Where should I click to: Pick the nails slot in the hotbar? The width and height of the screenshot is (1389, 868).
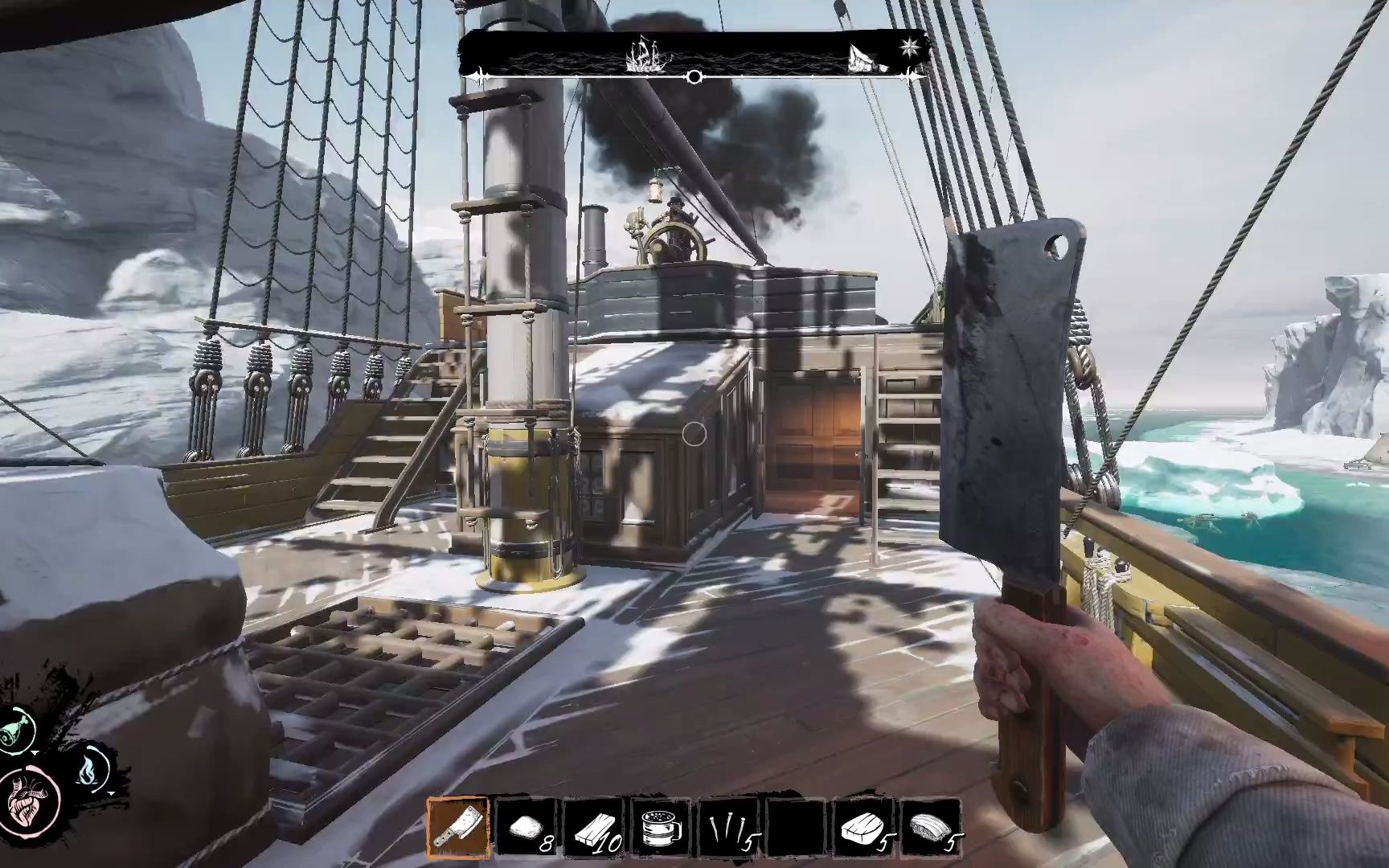tap(728, 827)
